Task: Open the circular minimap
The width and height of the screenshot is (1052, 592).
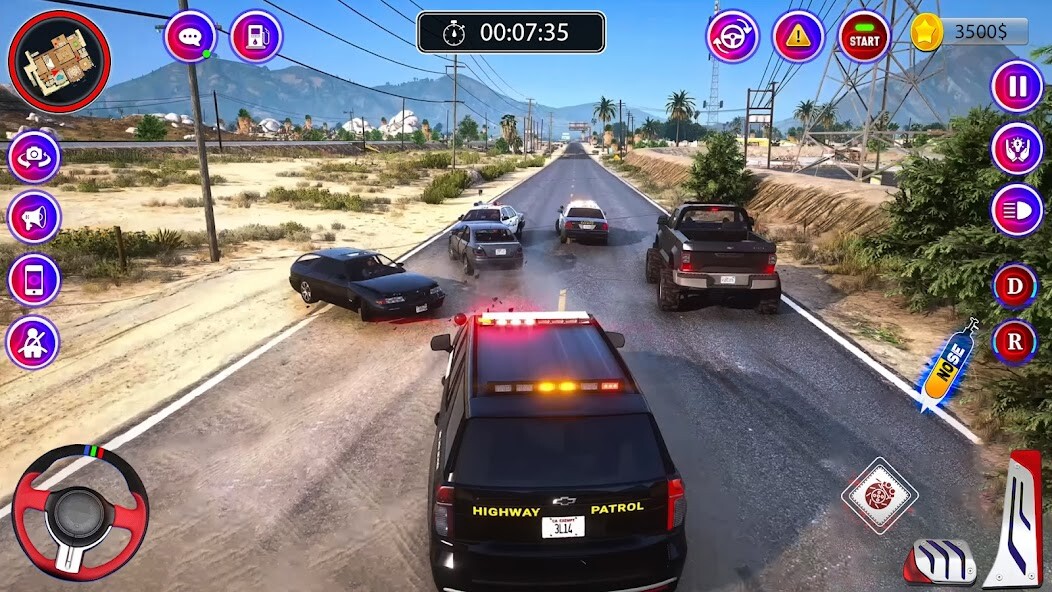Action: [x=59, y=61]
